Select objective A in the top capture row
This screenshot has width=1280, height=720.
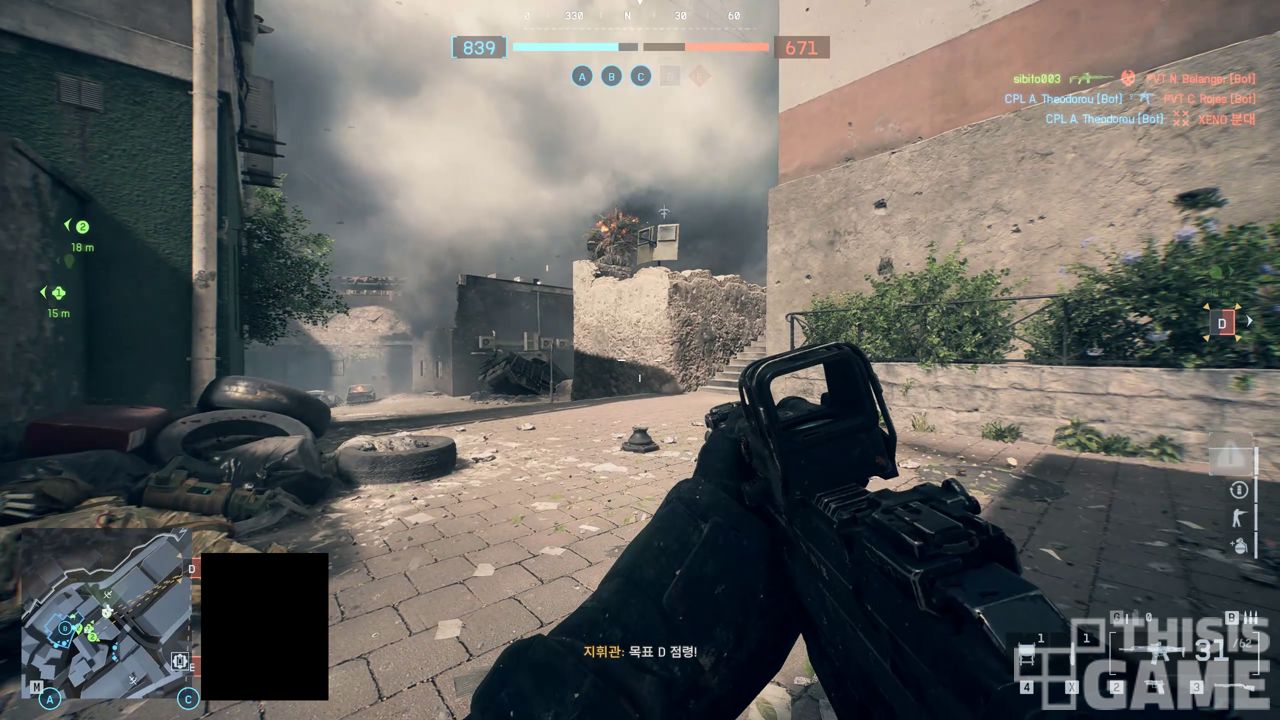[x=582, y=76]
